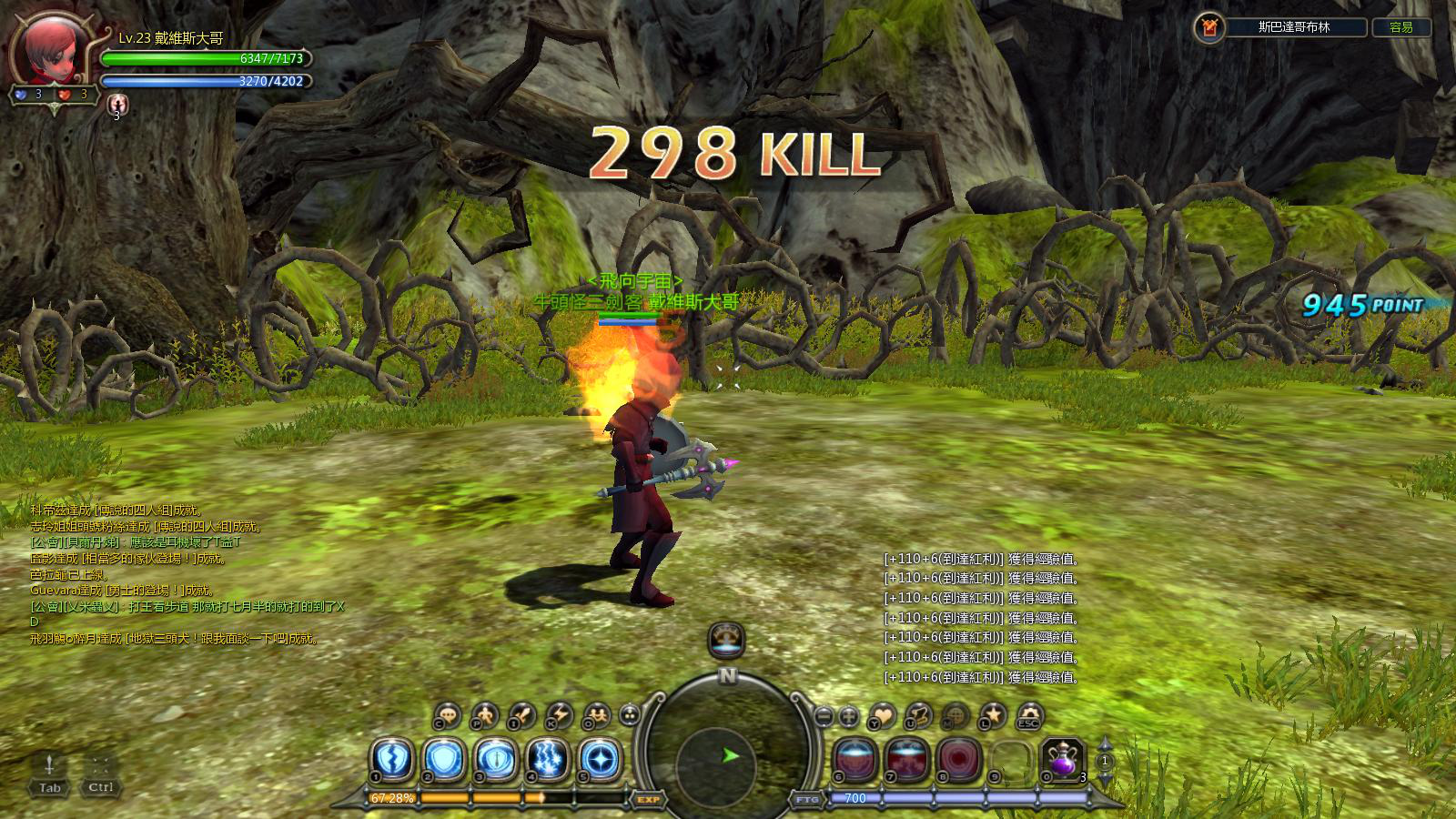Activate the cracked shield skill in slot 1
Screen dimensions: 1456x819
coord(392,759)
